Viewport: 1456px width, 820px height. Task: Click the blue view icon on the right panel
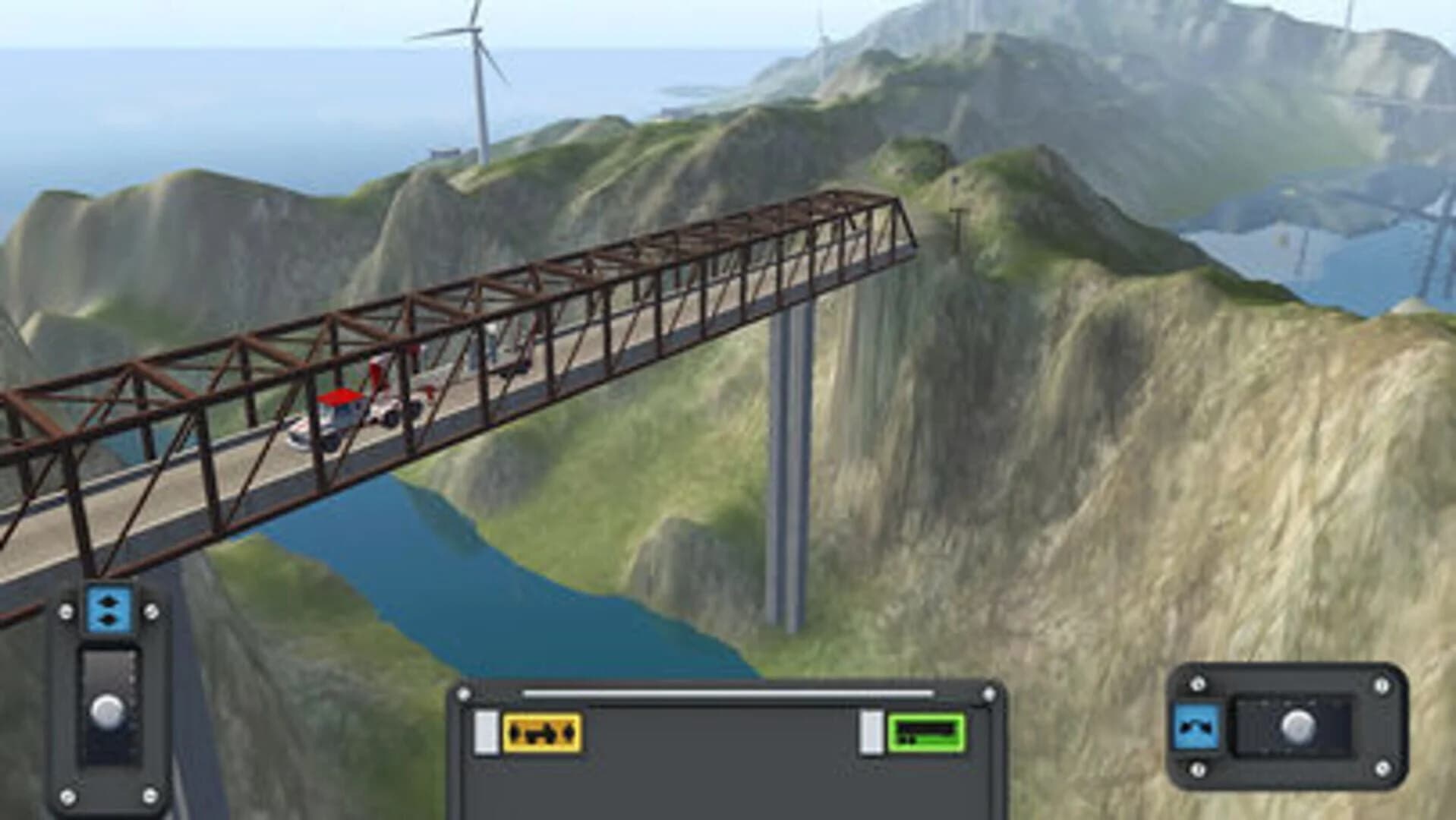point(1196,725)
